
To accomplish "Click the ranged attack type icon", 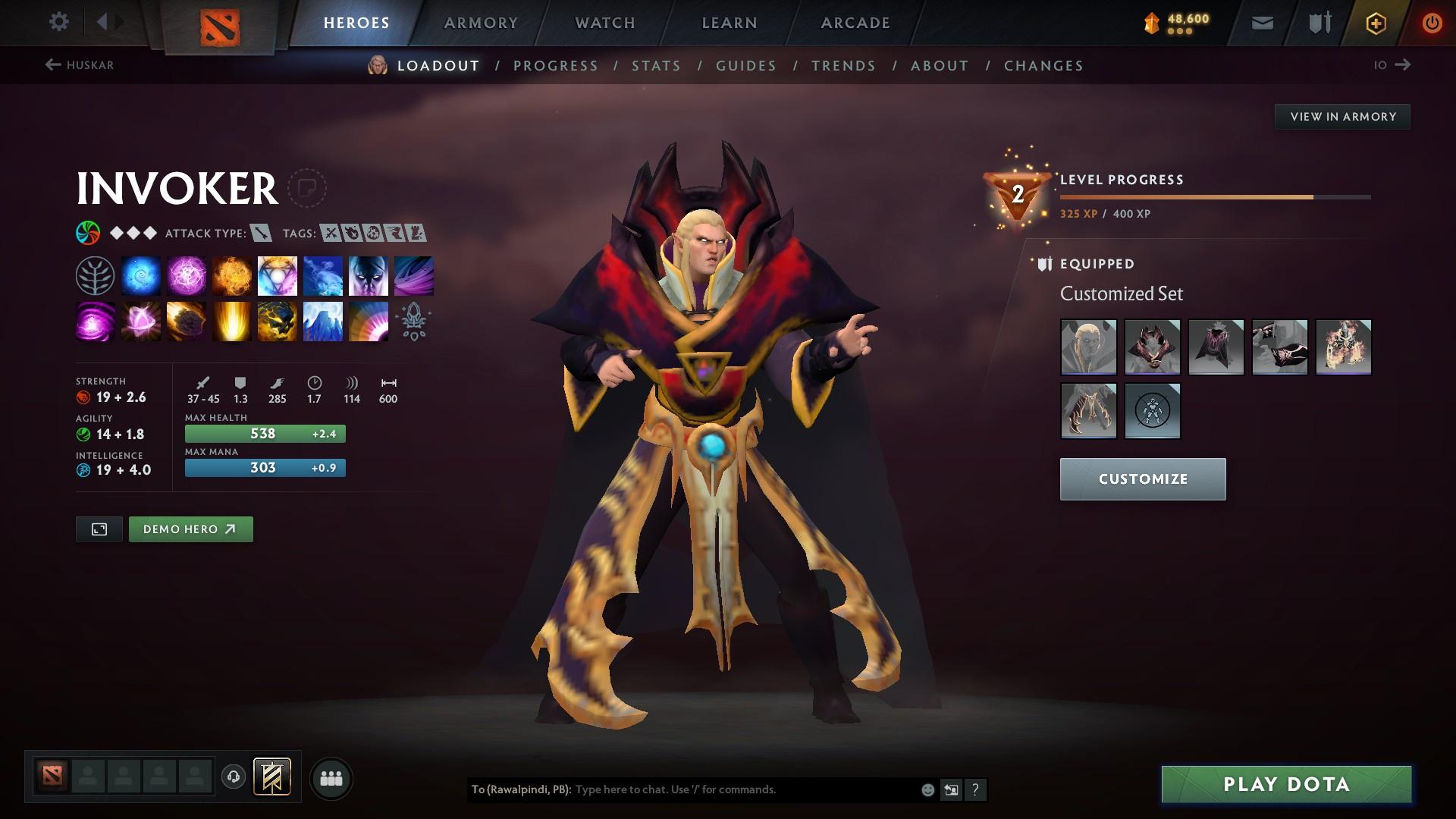I will click(x=260, y=234).
